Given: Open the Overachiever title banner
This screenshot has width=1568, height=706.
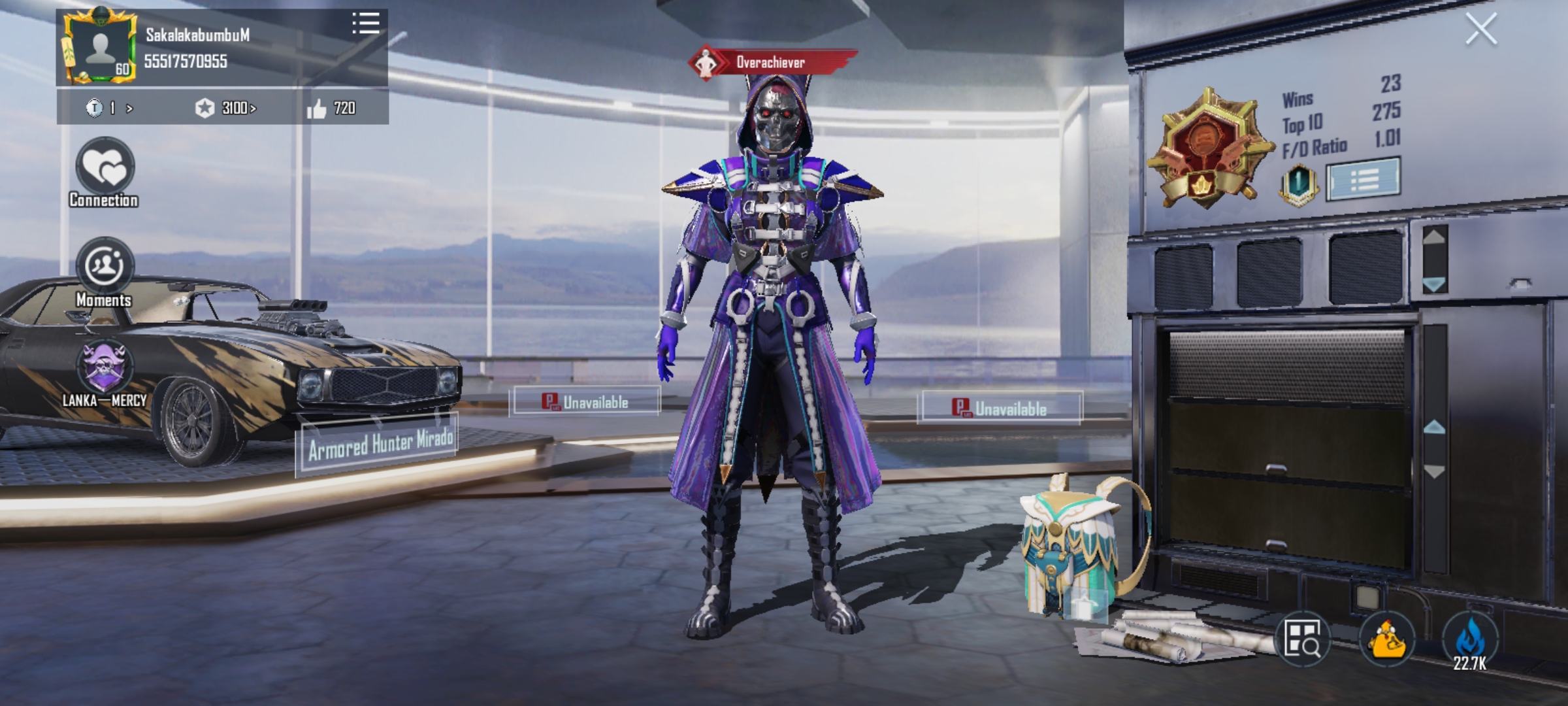Looking at the screenshot, I should (772, 63).
